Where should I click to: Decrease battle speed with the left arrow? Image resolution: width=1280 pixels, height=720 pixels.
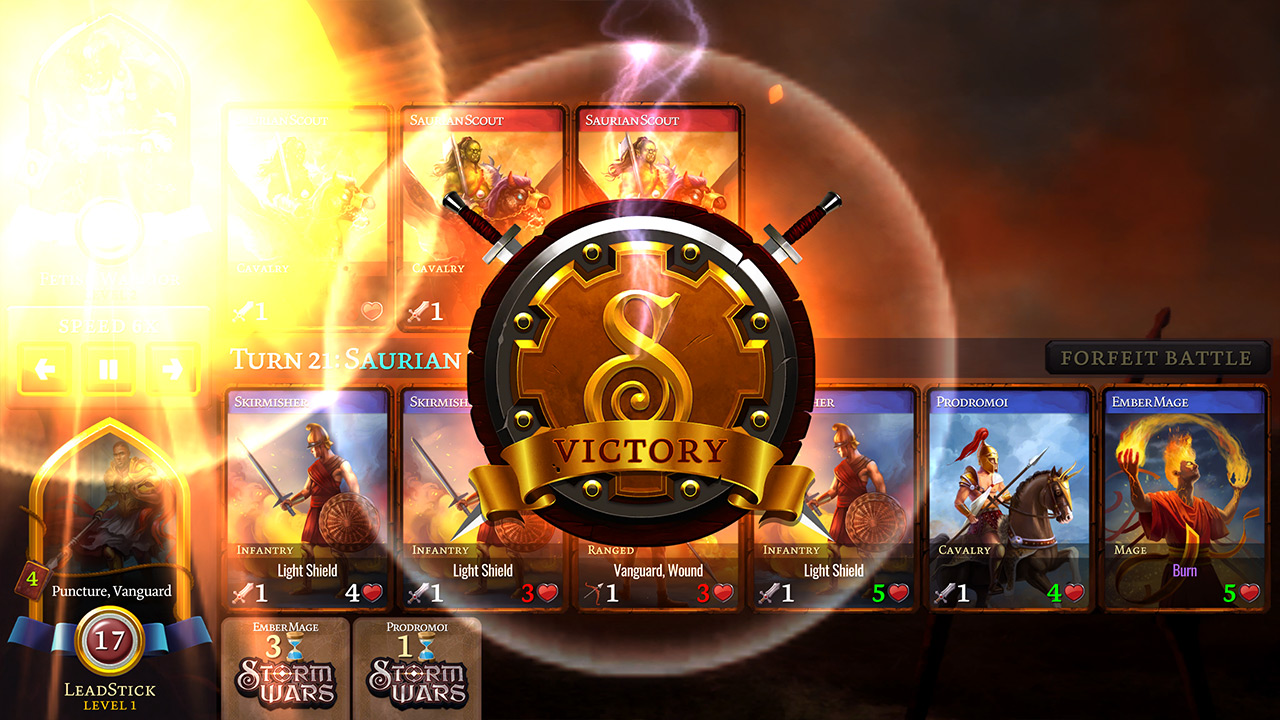point(44,369)
